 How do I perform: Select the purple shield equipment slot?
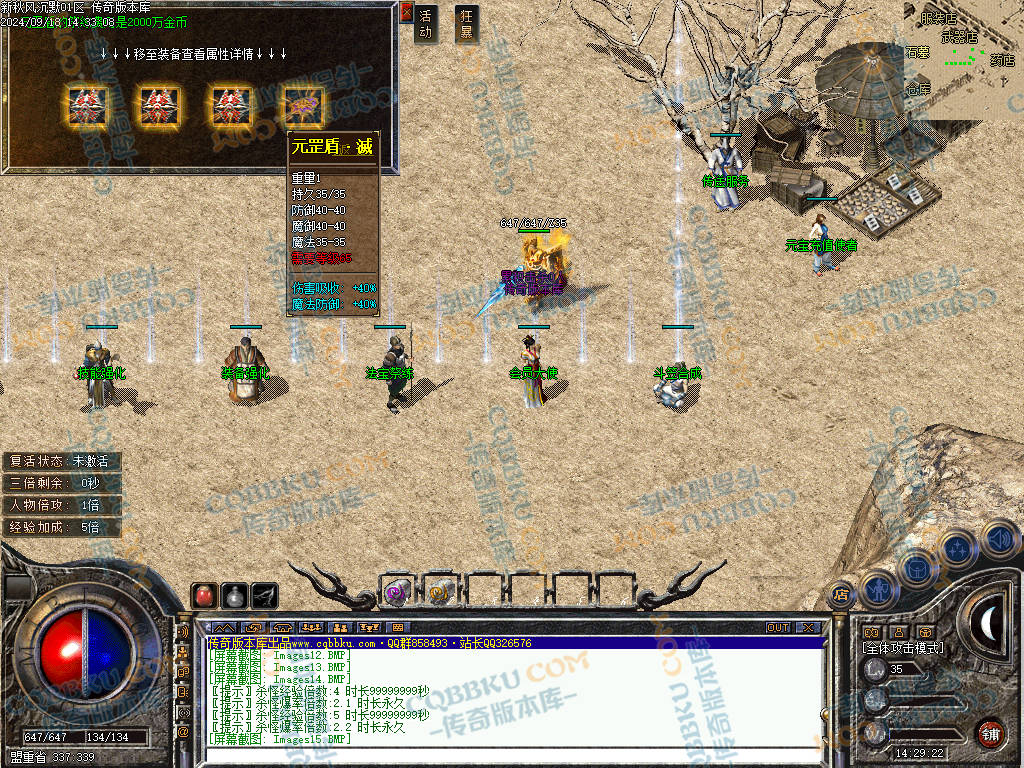302,102
